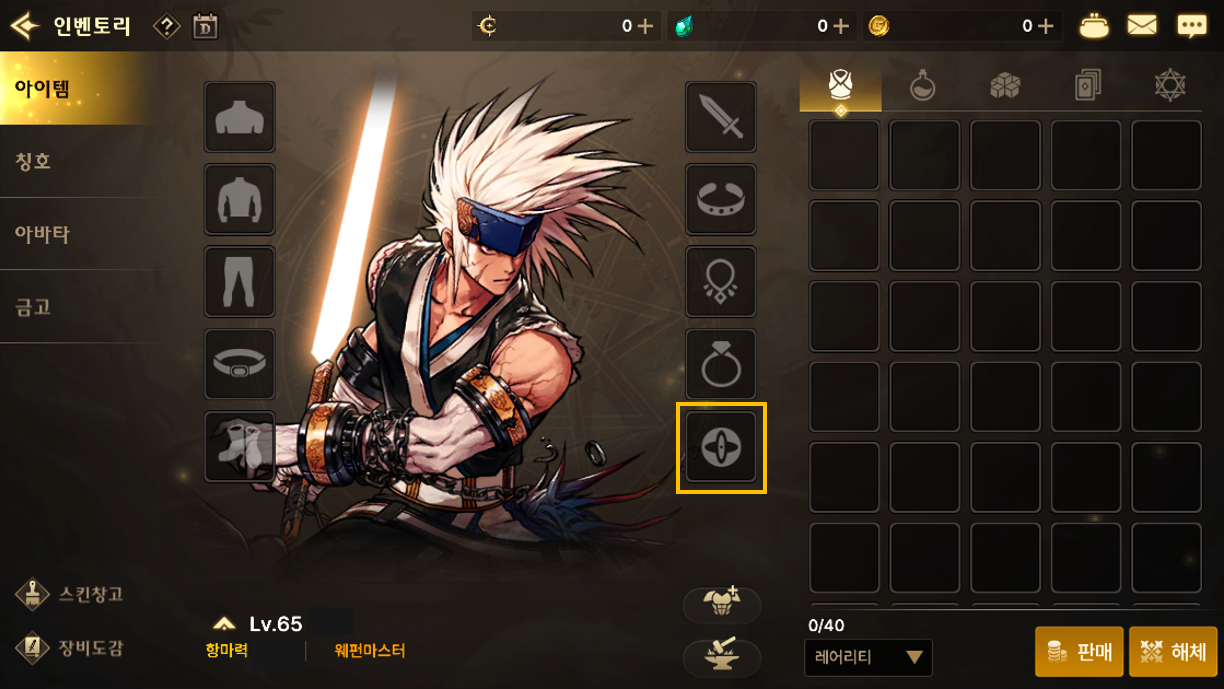This screenshot has height=689, width=1224.
Task: Add gold coins with the plus button
Action: click(x=1046, y=26)
